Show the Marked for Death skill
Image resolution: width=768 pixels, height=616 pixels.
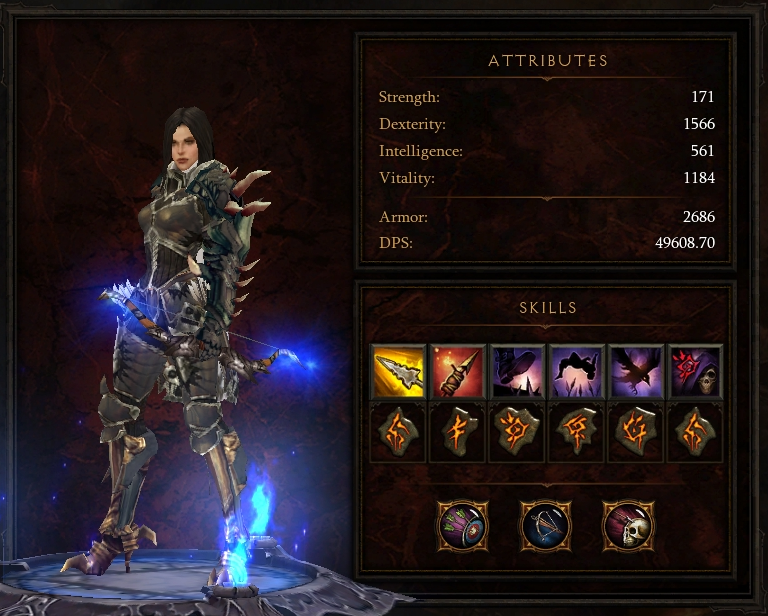pyautogui.click(x=696, y=371)
